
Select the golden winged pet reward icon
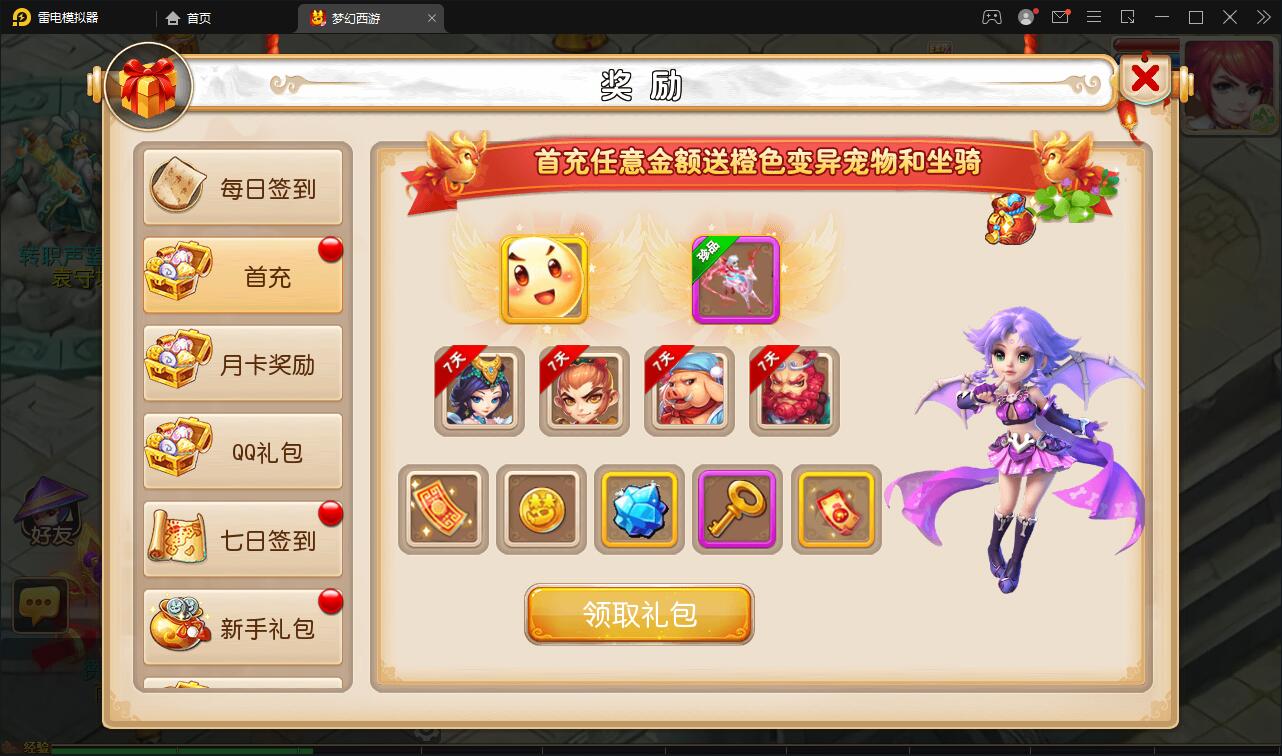tap(543, 281)
